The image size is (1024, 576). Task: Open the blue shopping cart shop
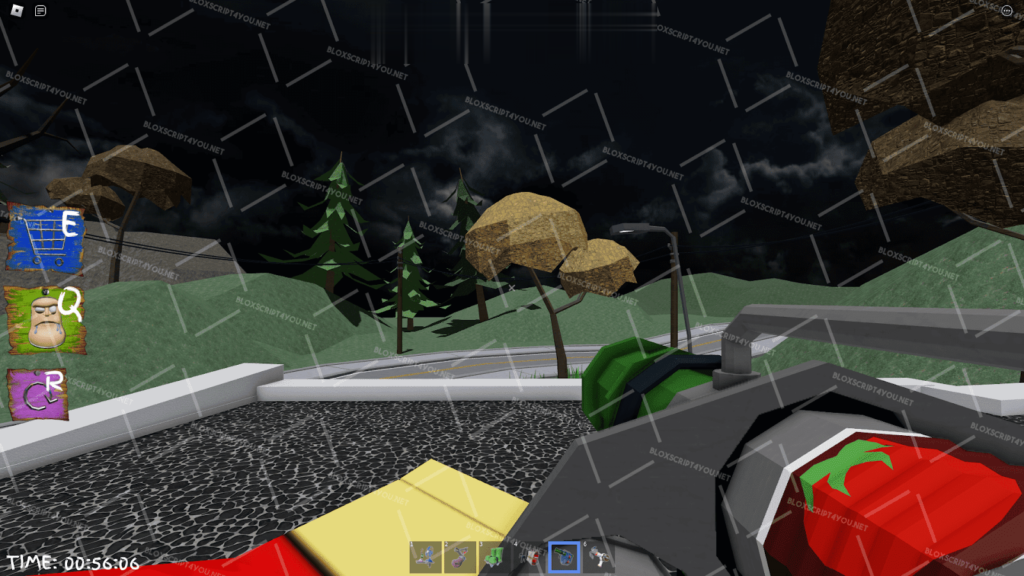coord(44,238)
